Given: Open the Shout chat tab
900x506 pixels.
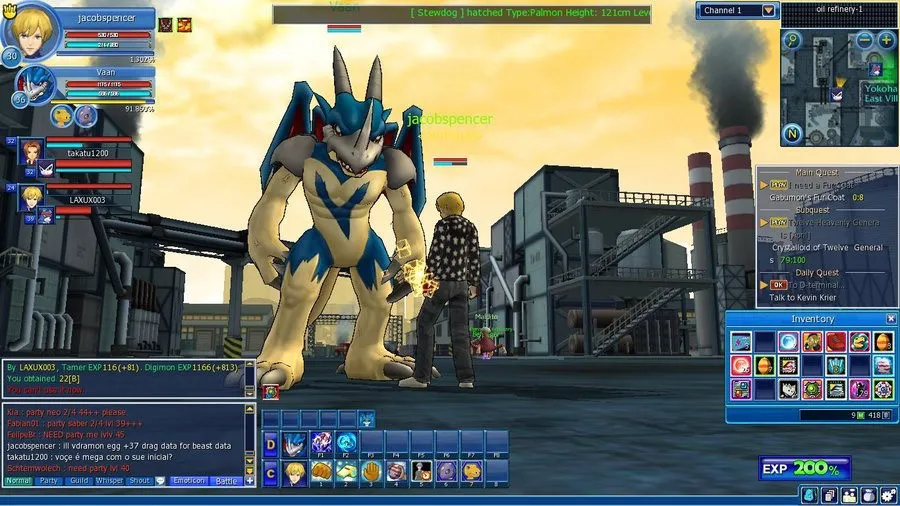Looking at the screenshot, I should click(x=140, y=481).
